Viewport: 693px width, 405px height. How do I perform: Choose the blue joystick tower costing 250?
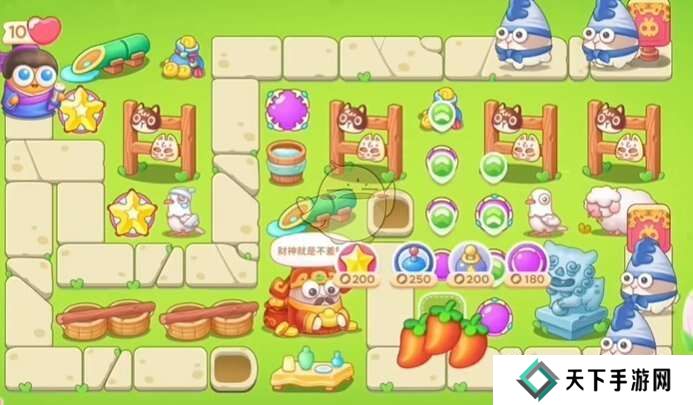coord(412,264)
